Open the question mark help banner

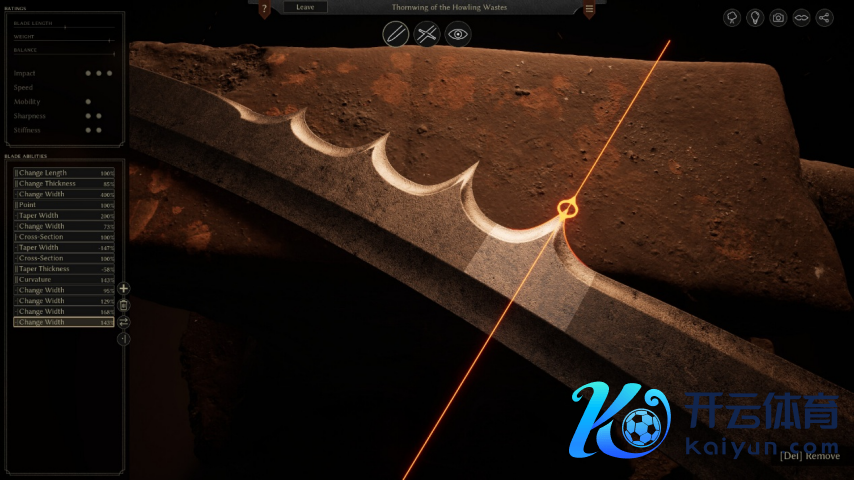(264, 9)
